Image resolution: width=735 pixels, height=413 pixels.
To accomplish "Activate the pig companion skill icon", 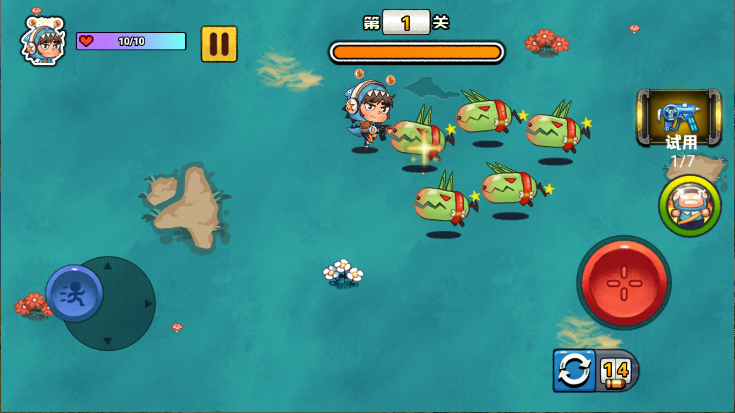I will pos(689,205).
